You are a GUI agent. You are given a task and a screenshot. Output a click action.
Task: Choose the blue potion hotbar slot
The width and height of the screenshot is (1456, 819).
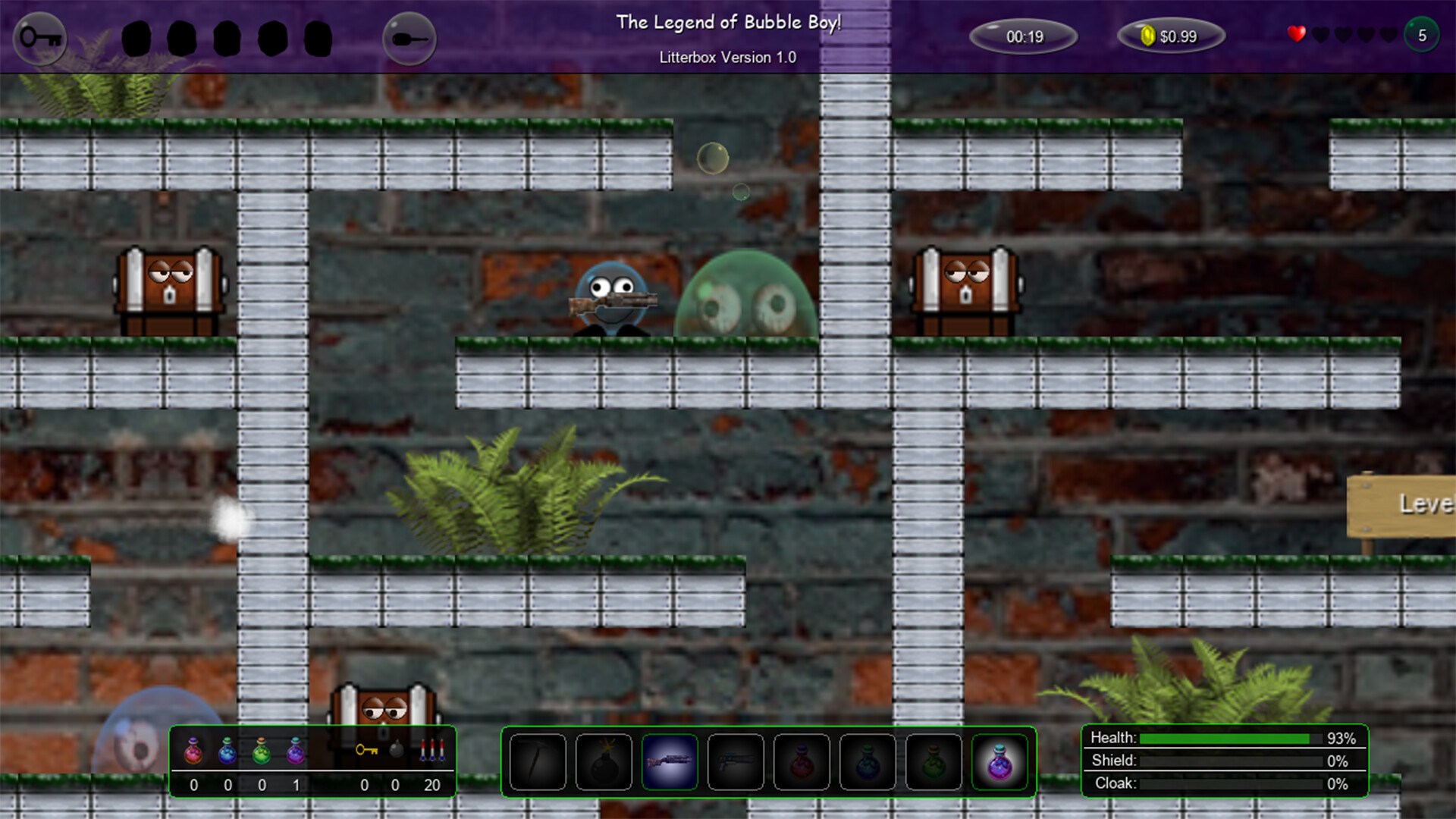pyautogui.click(x=869, y=762)
